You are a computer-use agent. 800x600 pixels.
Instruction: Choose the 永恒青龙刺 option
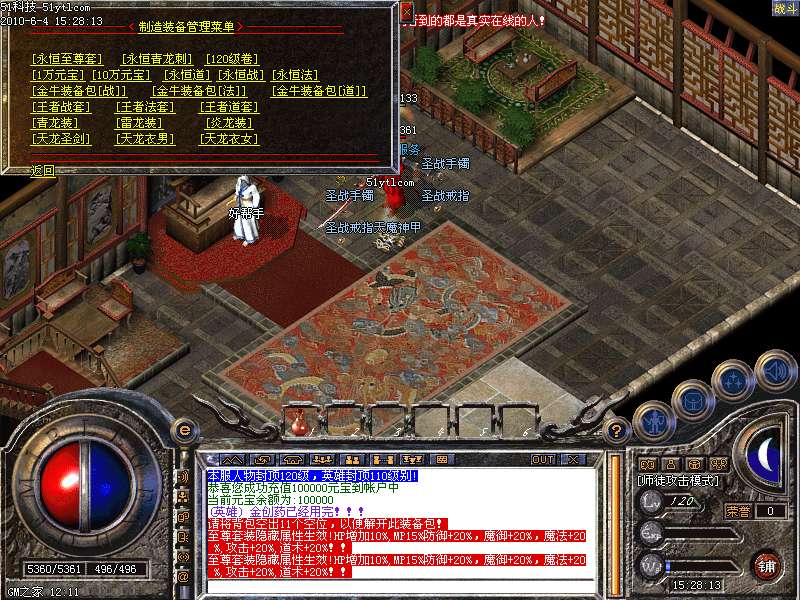click(x=153, y=59)
